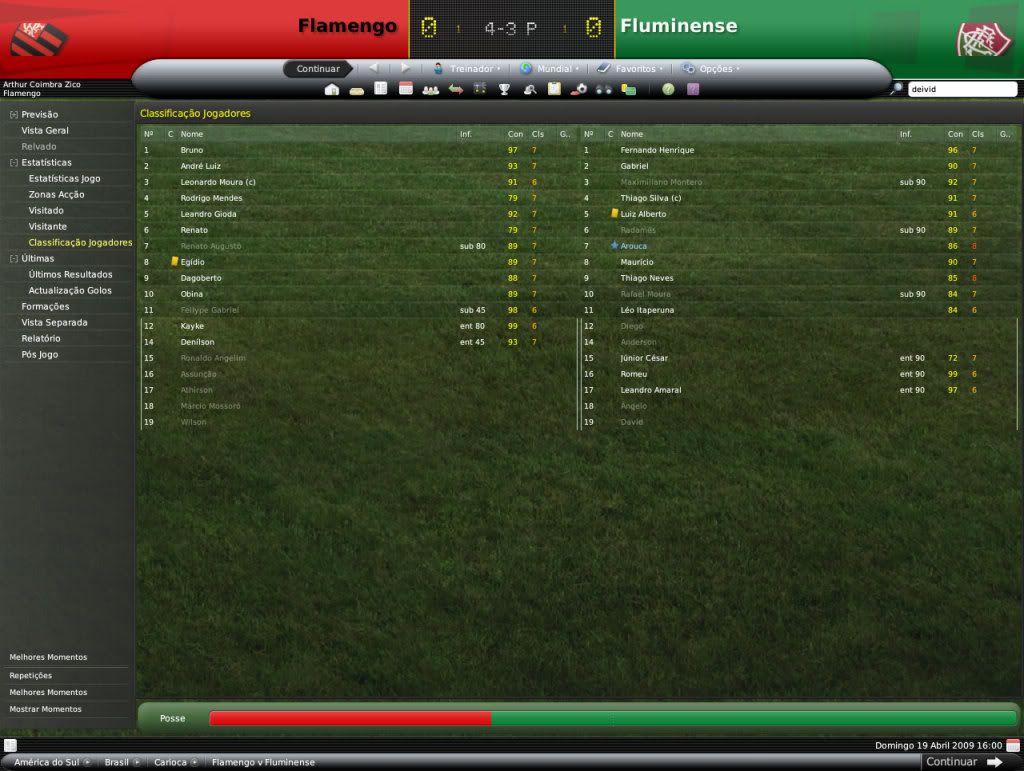
Task: Click the top Continuar button
Action: point(318,69)
